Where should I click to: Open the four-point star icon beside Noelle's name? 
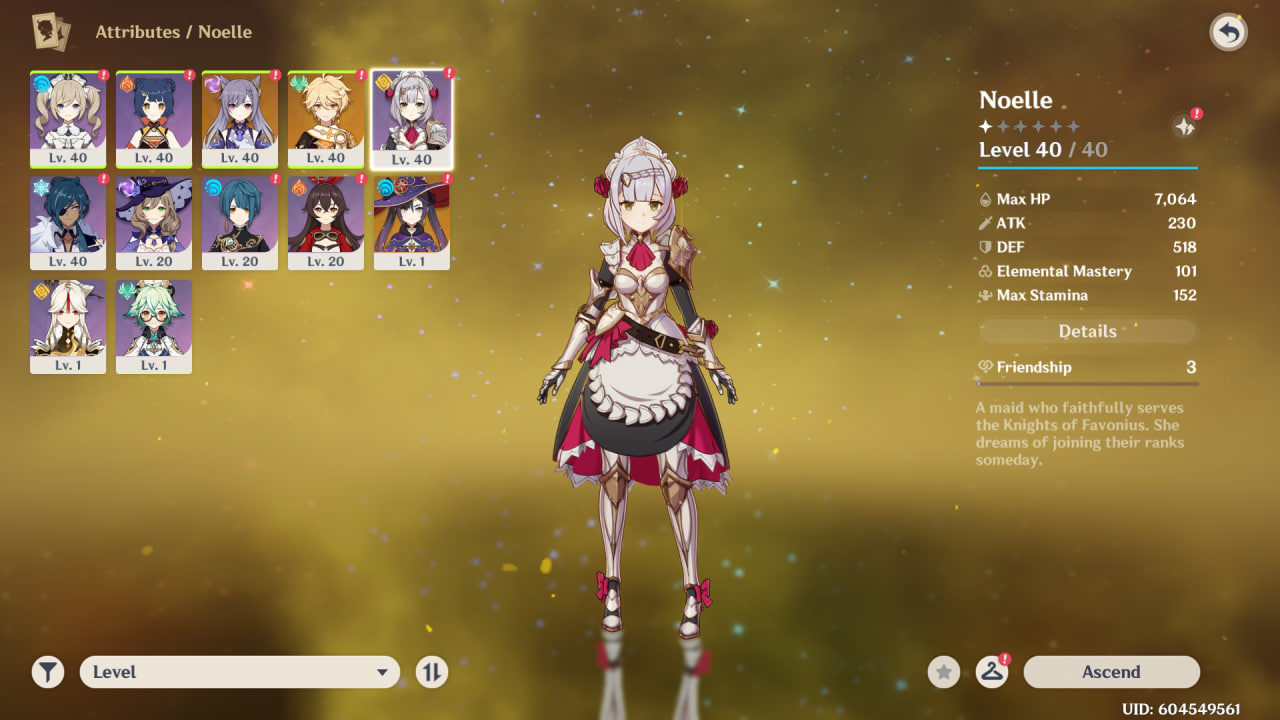1184,127
